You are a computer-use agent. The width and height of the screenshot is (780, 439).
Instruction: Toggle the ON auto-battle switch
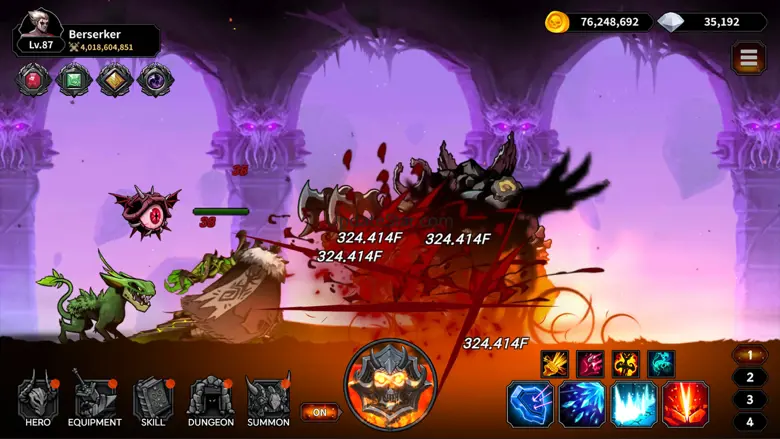coord(320,411)
